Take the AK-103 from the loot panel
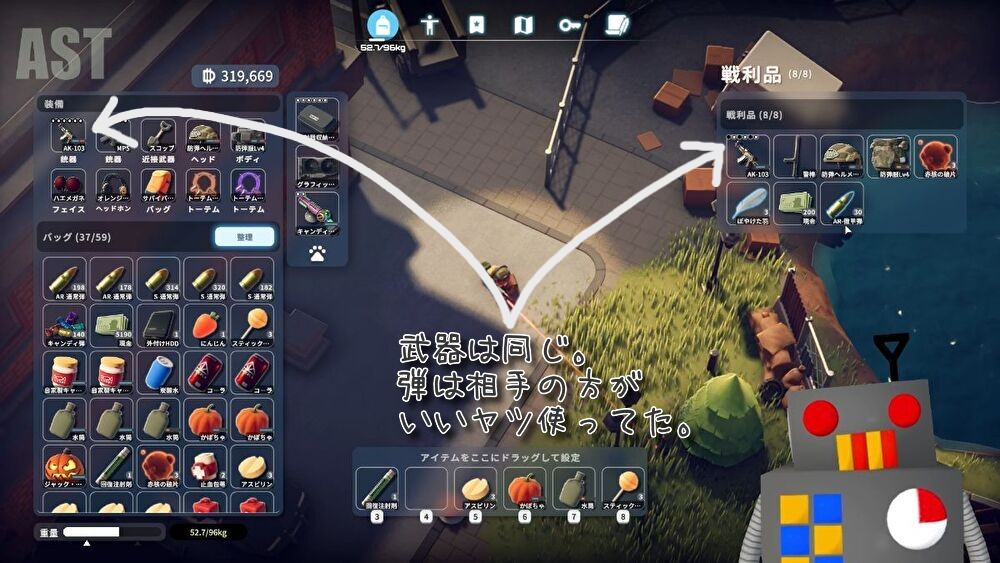 (748, 154)
